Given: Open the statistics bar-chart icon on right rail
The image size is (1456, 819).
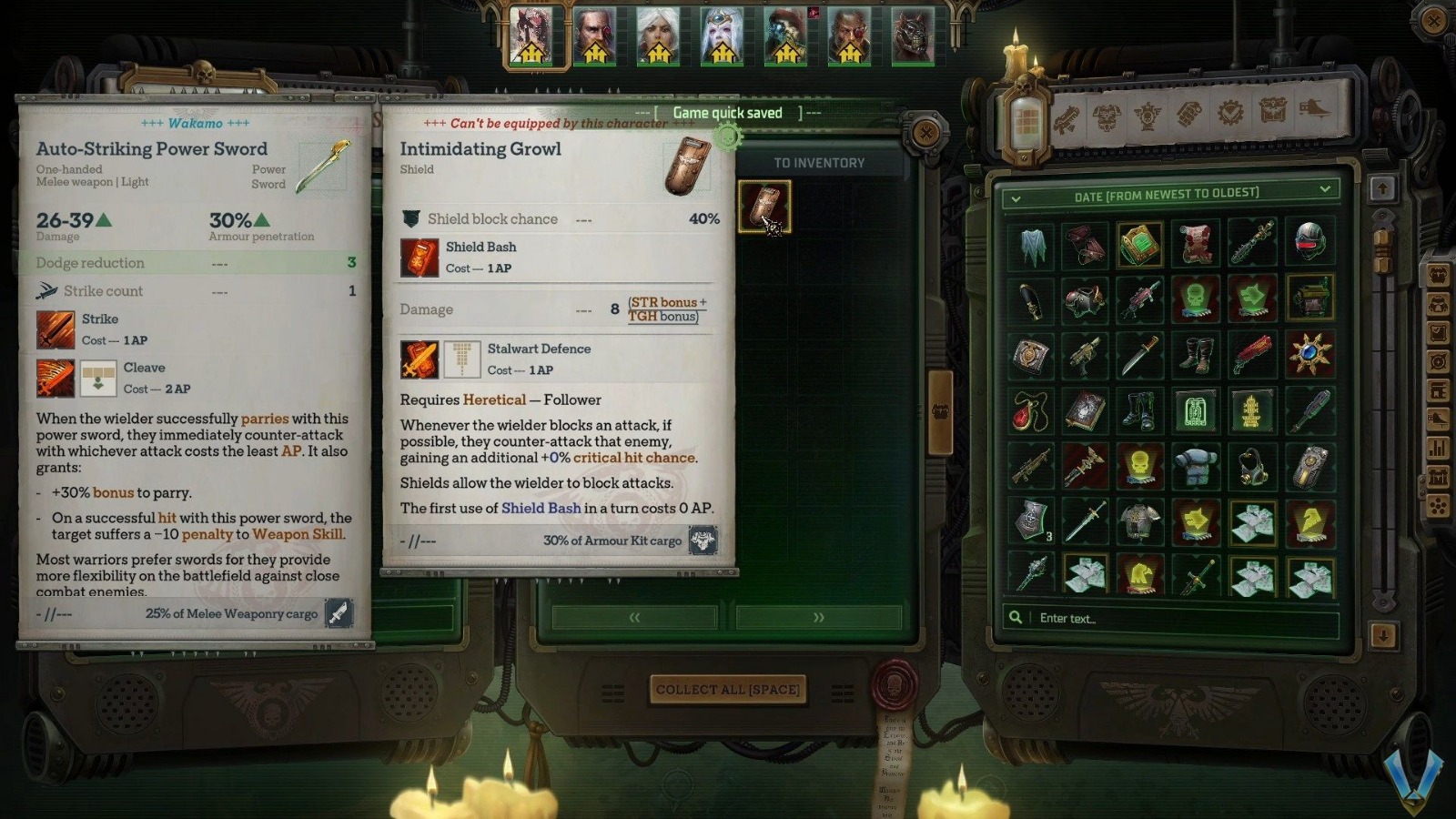Looking at the screenshot, I should click(1440, 448).
